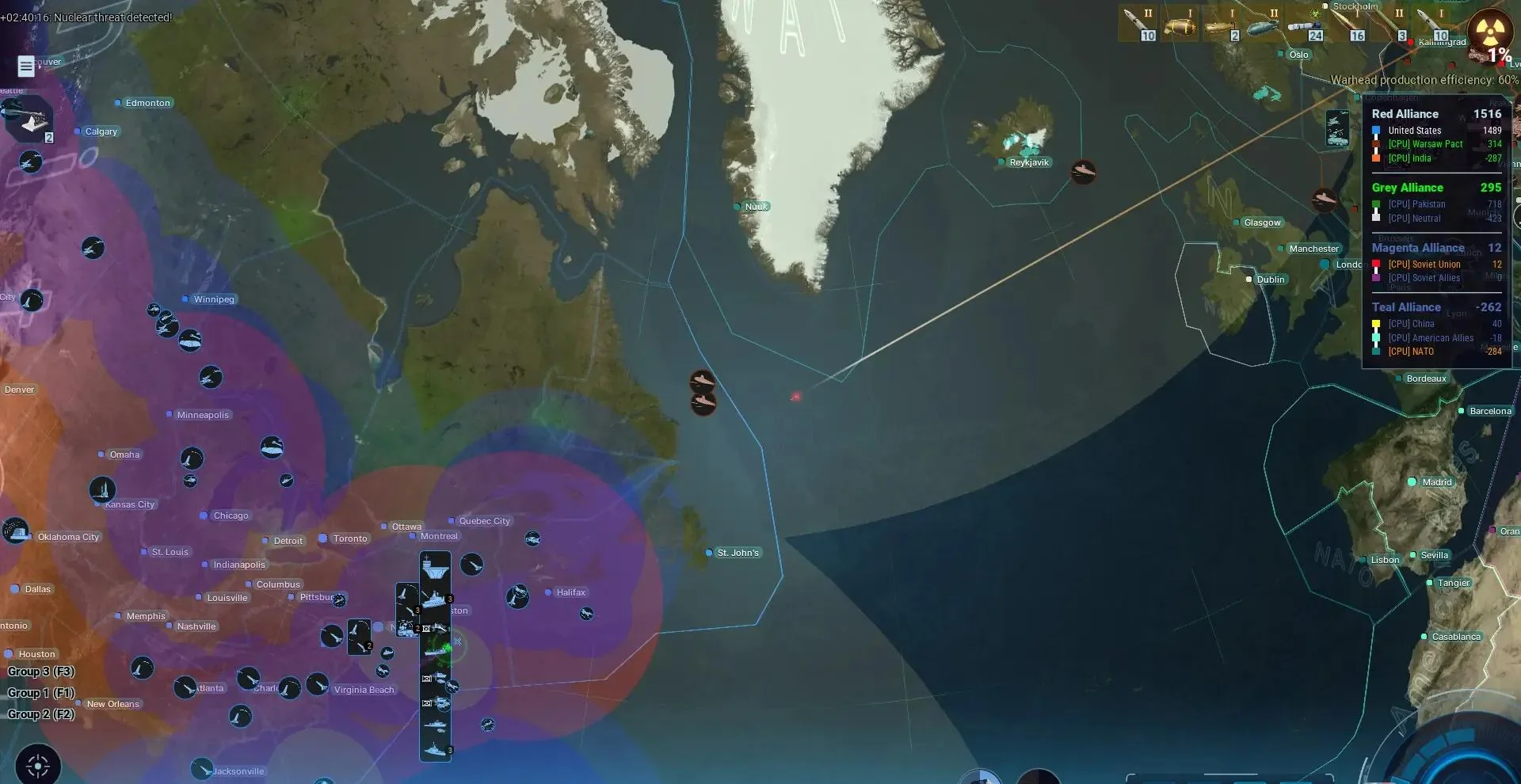The image size is (1521, 784).
Task: Collapse the Teal Alliance listing
Action: pos(1407,307)
